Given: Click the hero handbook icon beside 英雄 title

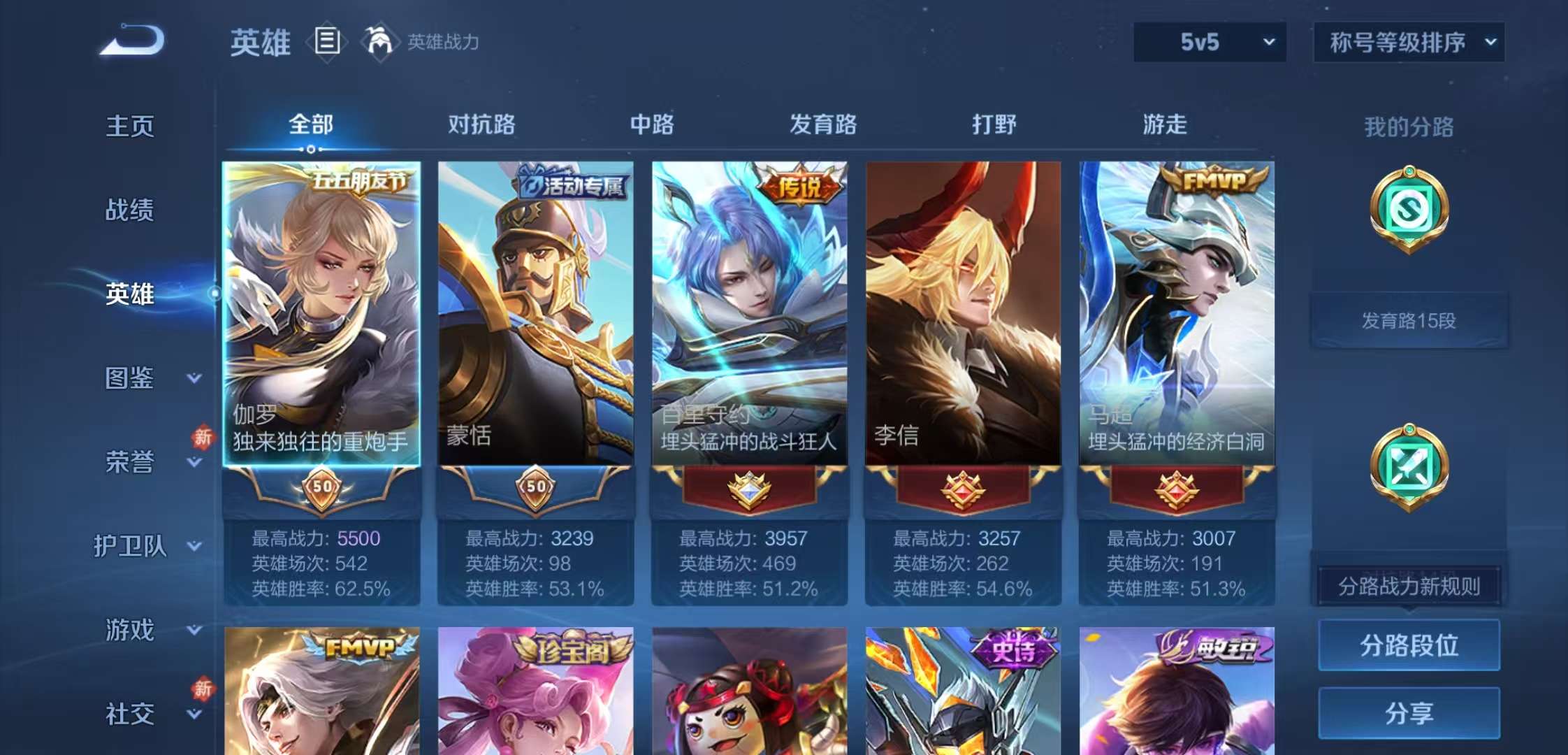Looking at the screenshot, I should tap(326, 40).
